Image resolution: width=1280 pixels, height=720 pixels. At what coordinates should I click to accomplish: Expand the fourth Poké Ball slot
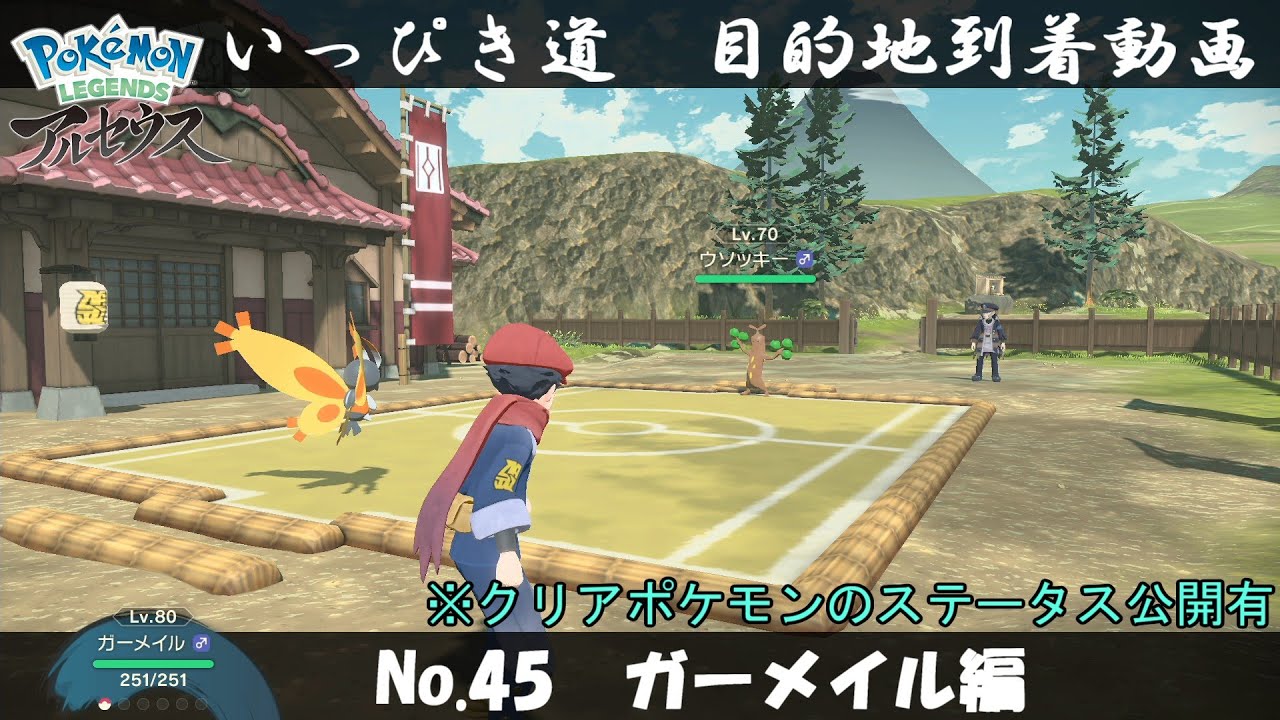click(161, 703)
